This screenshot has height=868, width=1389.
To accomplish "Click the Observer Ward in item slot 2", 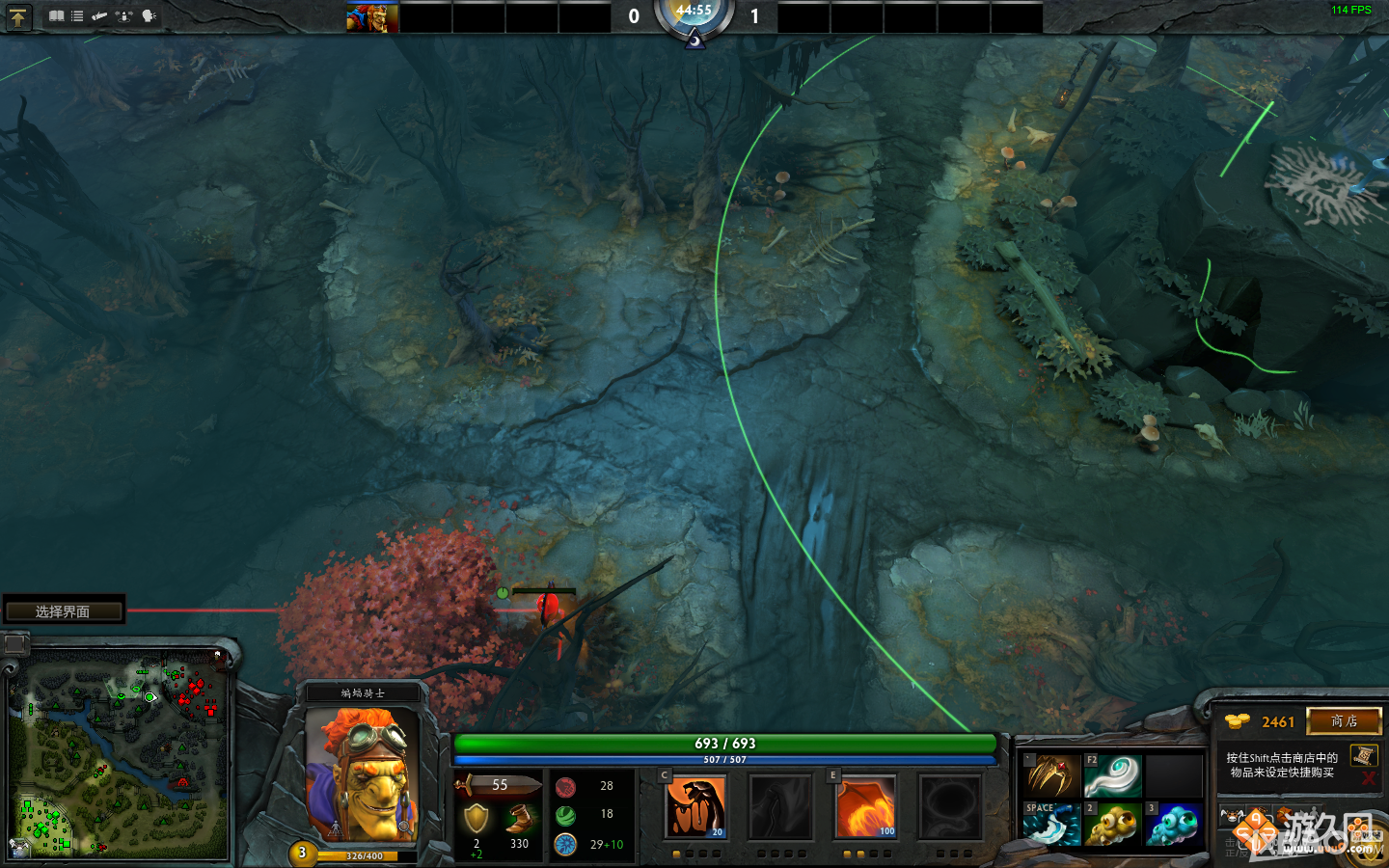I will [x=1112, y=825].
